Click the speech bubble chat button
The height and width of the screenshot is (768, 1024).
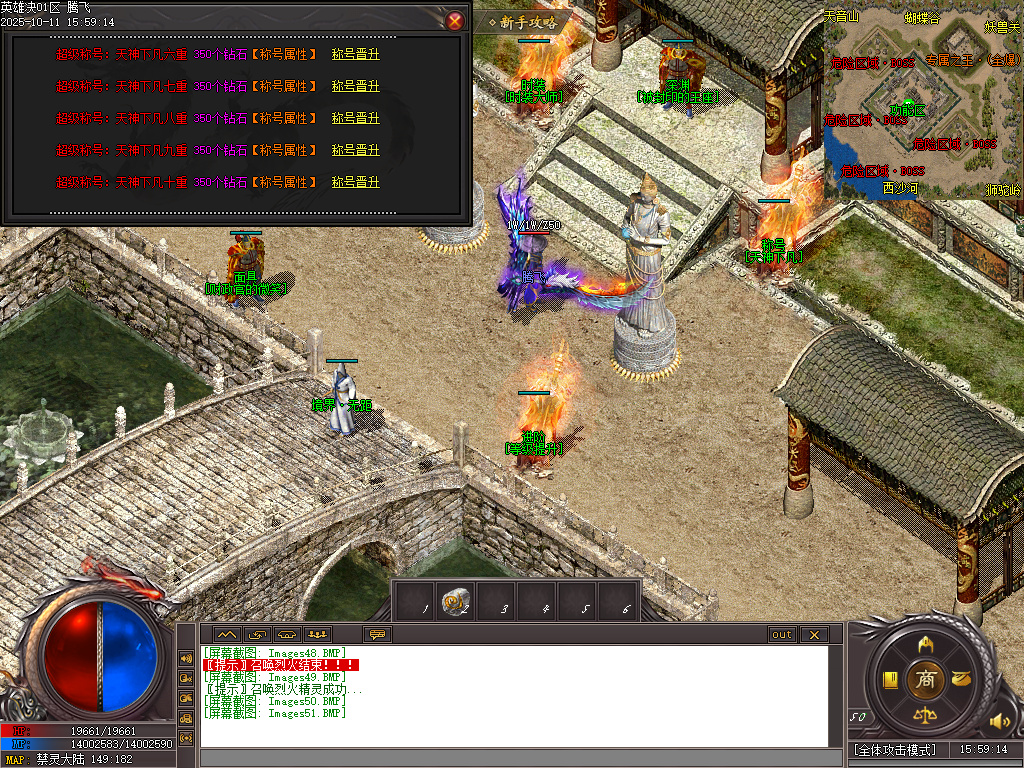click(x=377, y=634)
